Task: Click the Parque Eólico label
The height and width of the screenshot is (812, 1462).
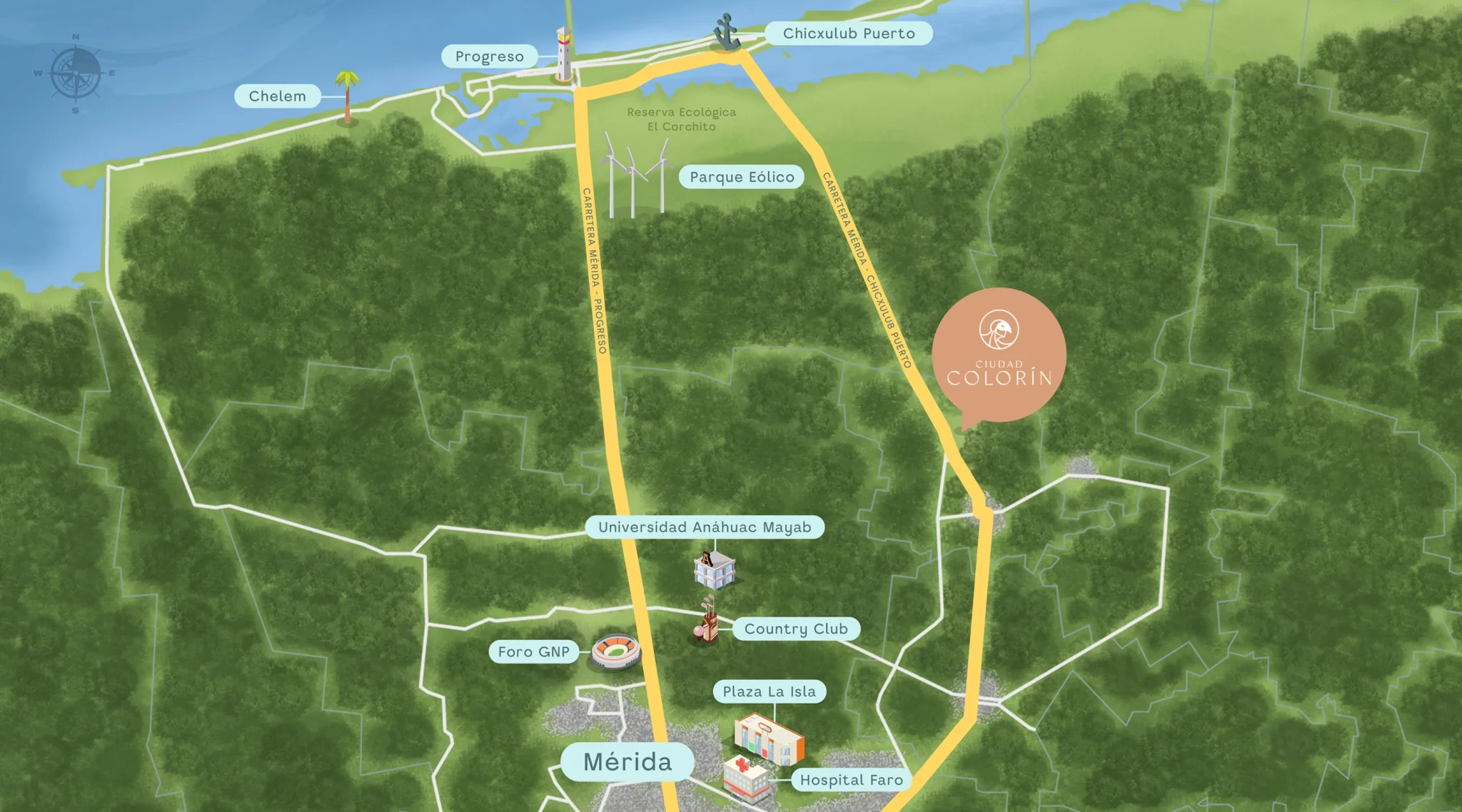Action: [742, 177]
